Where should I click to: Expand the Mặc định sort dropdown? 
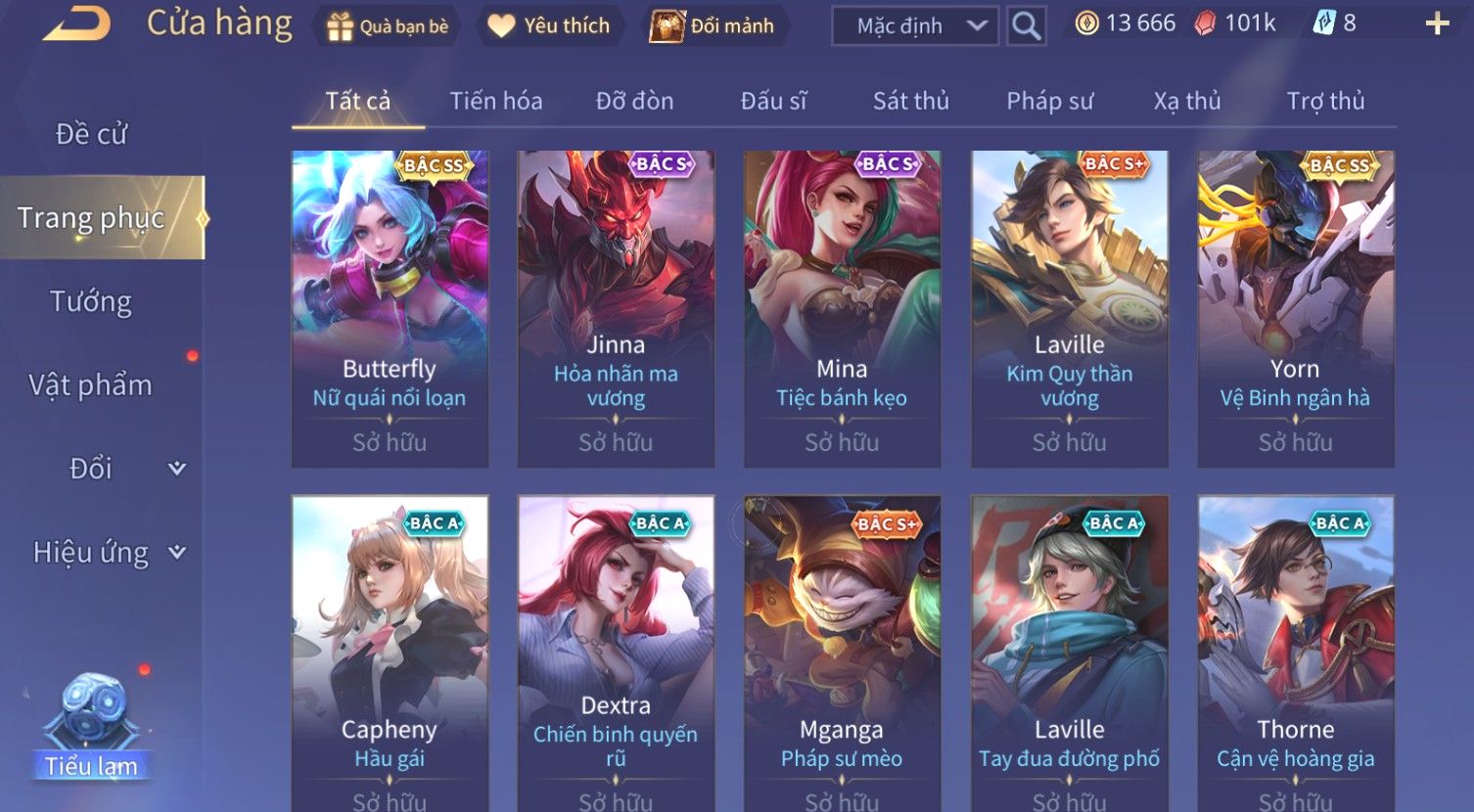tap(914, 26)
